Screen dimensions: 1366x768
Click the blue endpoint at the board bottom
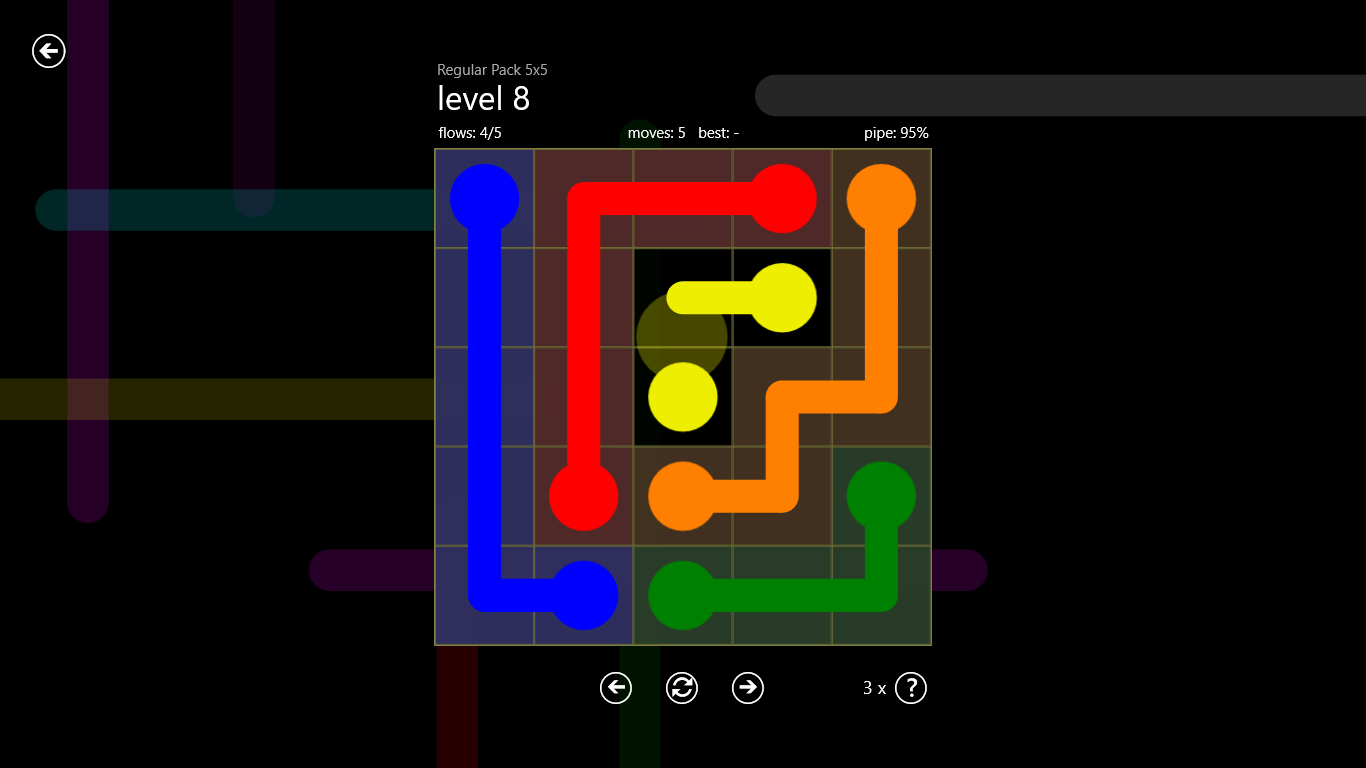(x=584, y=595)
